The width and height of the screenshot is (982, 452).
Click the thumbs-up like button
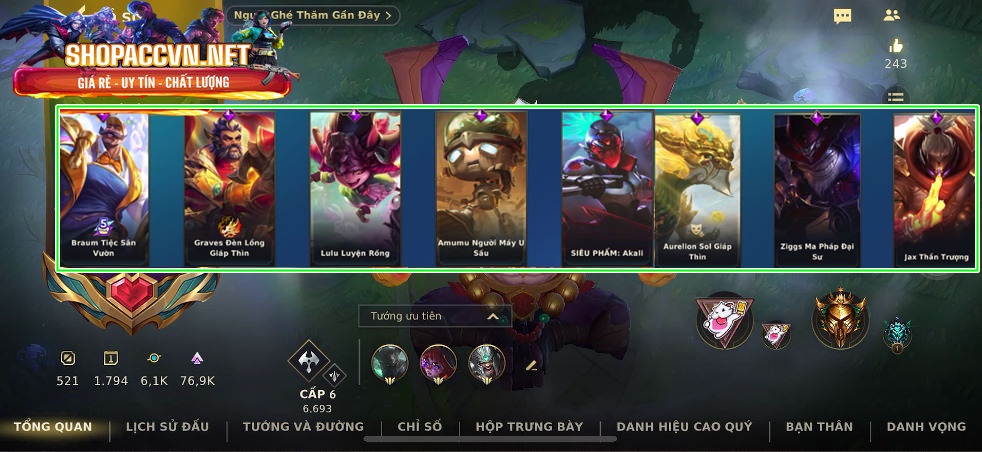click(895, 46)
